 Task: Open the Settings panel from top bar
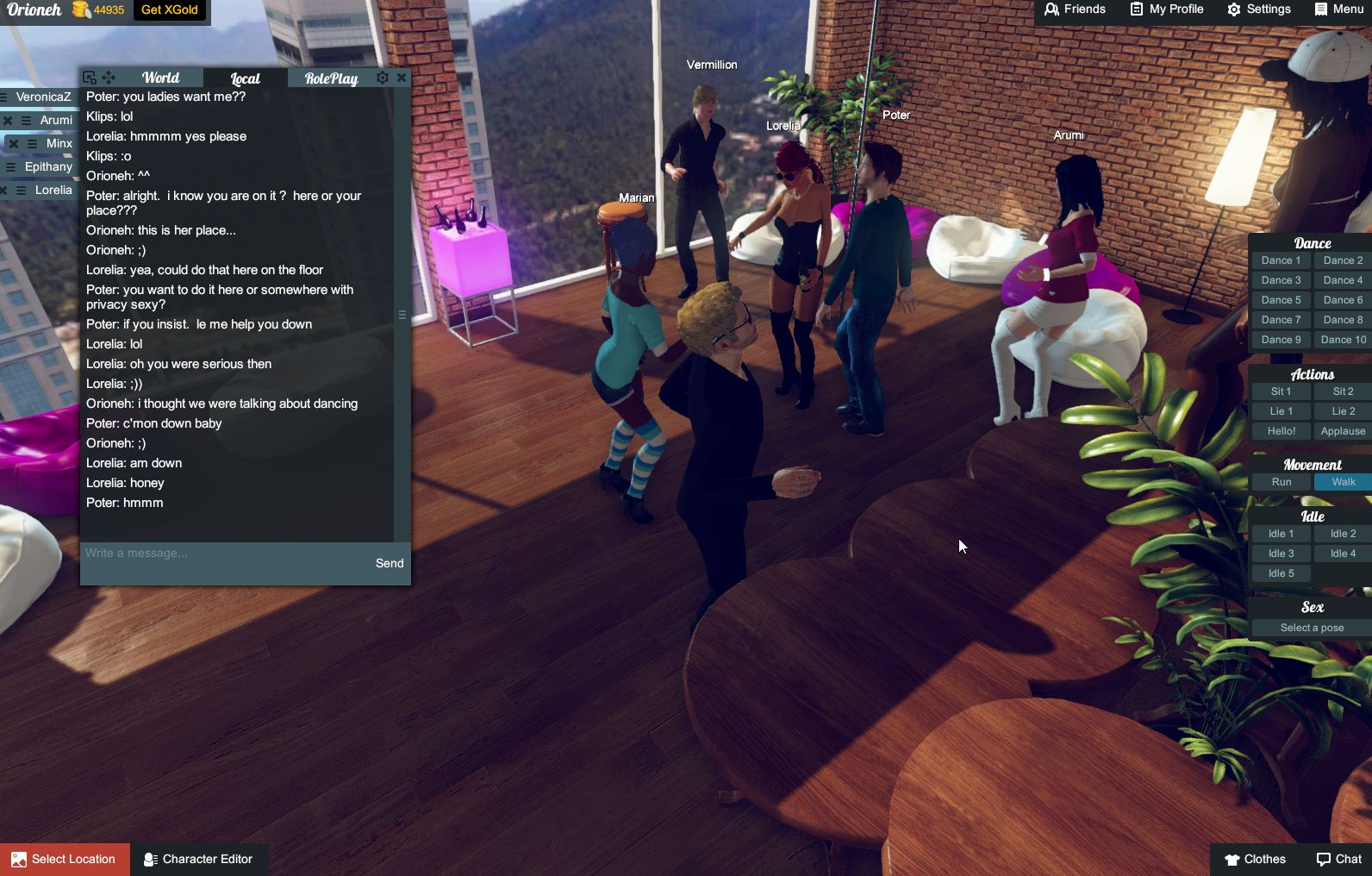(1260, 9)
